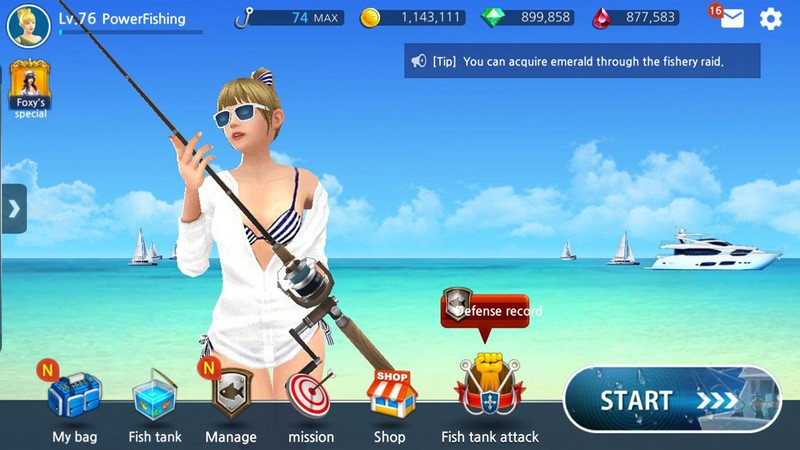View the mission target icon
This screenshot has width=800, height=450.
click(310, 396)
